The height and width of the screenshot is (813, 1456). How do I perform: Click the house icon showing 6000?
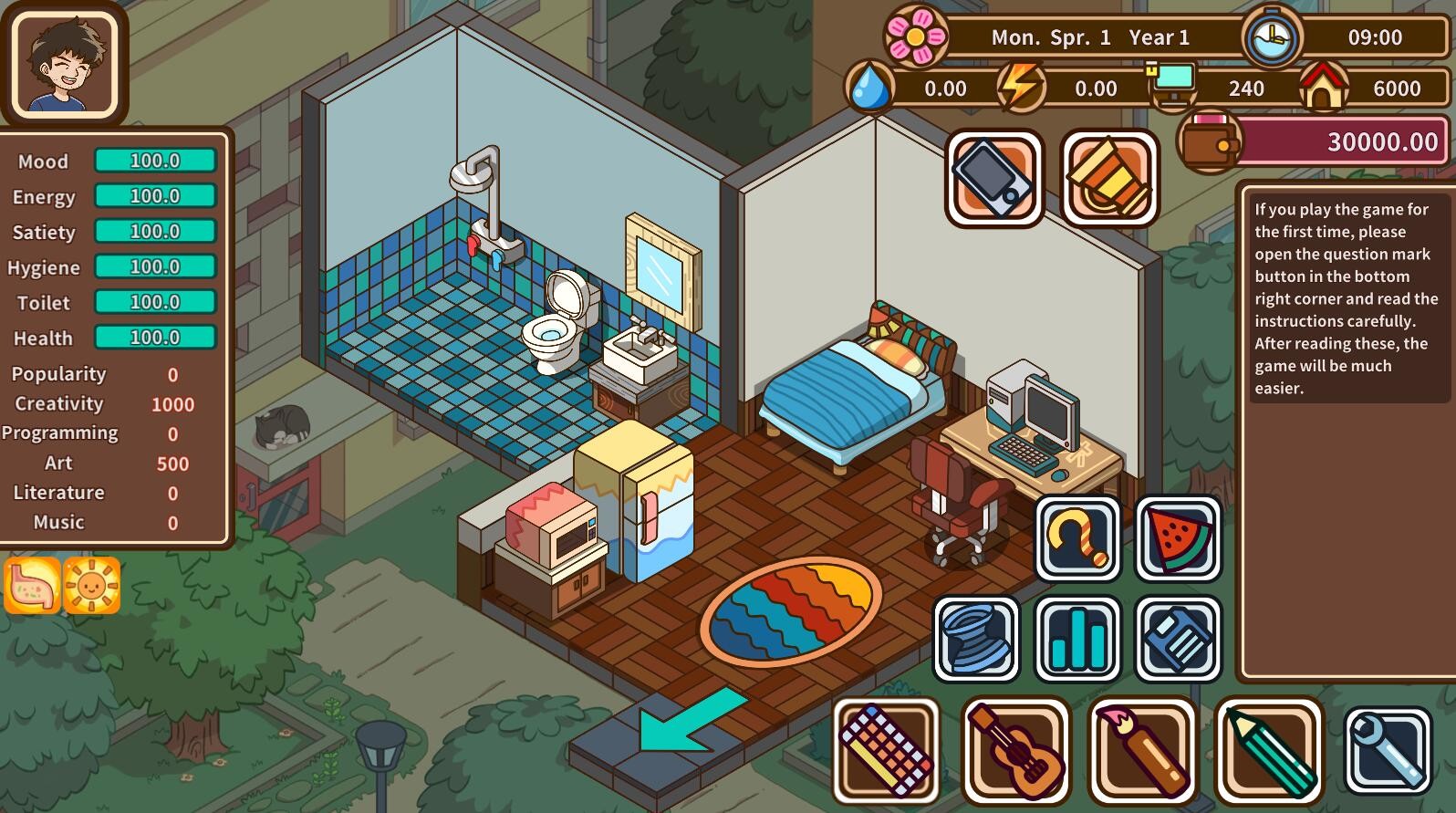[1325, 86]
